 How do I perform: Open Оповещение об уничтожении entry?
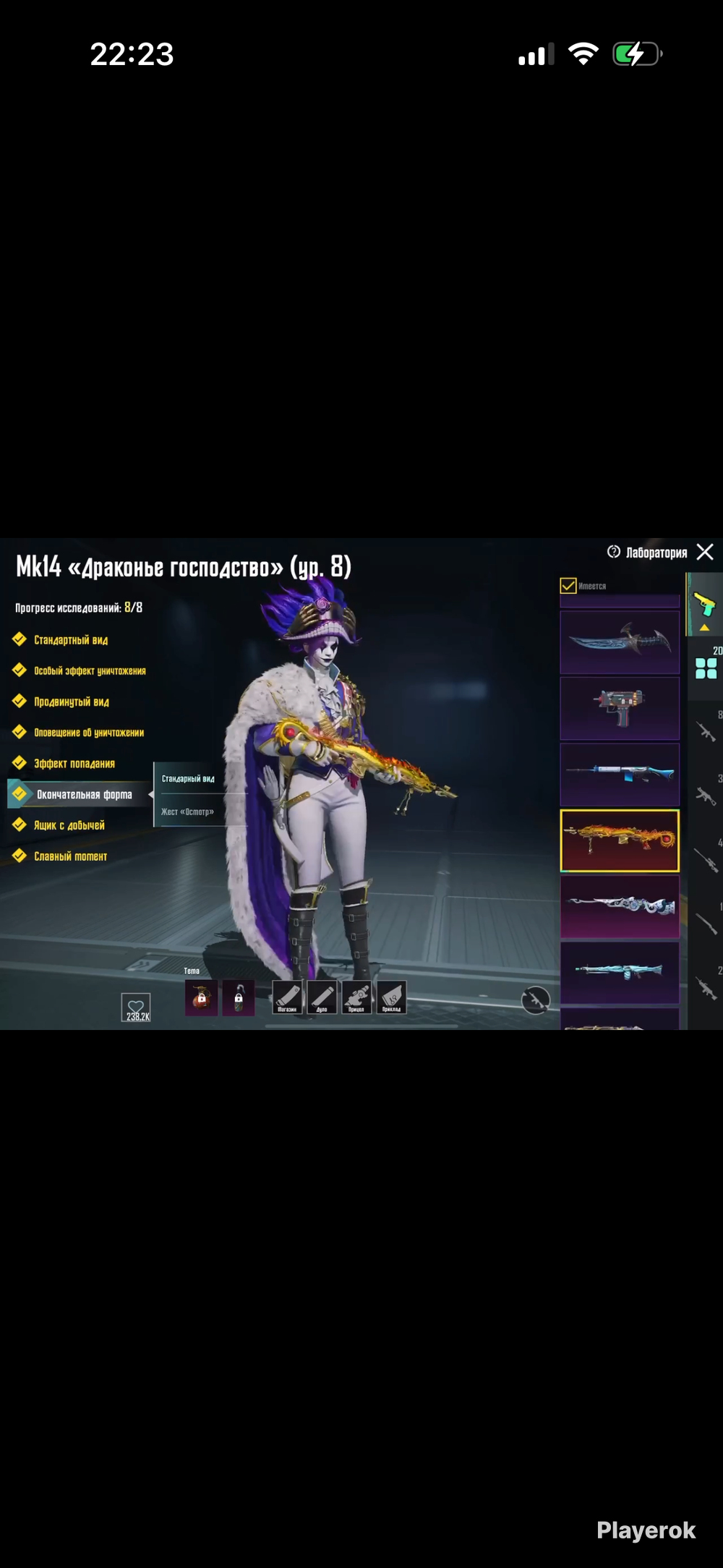[x=88, y=733]
